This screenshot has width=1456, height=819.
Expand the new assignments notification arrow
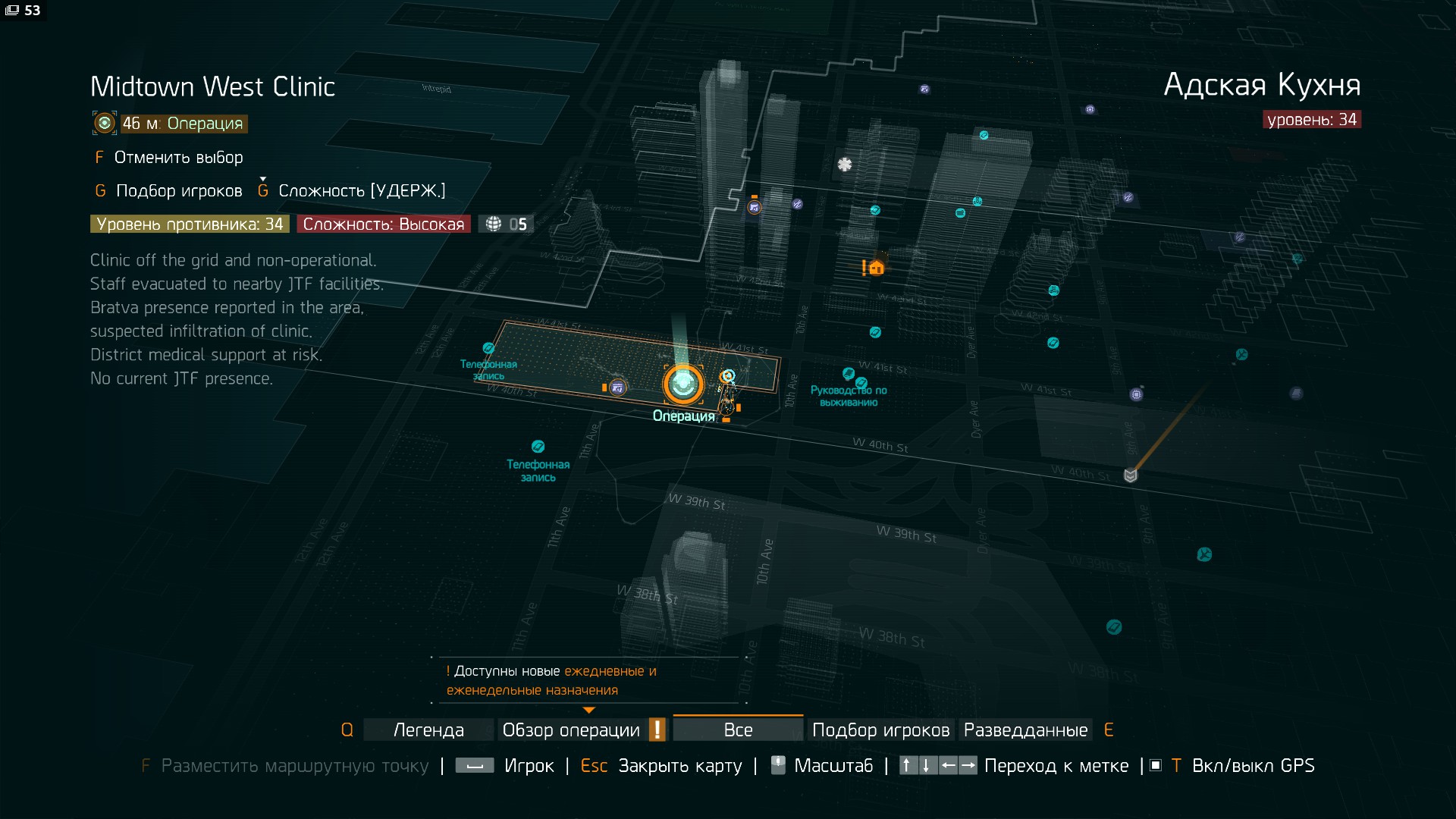tap(589, 711)
